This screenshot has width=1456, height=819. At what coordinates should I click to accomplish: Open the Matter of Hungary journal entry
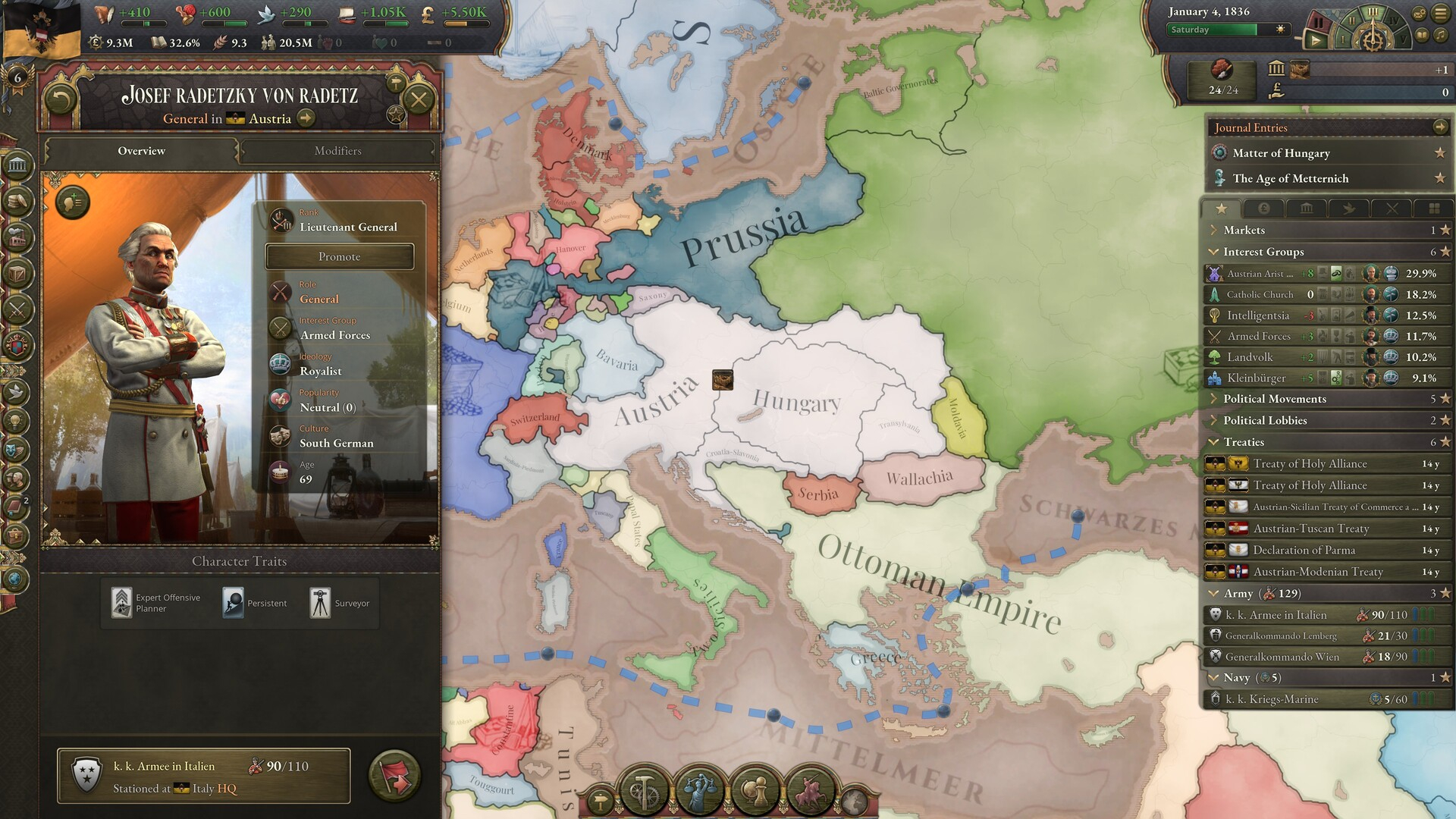1281,153
